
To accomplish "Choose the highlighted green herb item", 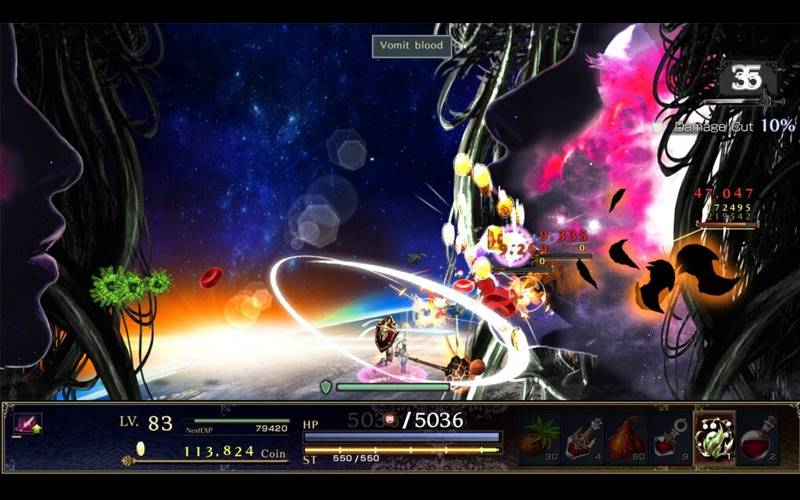I will coord(714,438).
